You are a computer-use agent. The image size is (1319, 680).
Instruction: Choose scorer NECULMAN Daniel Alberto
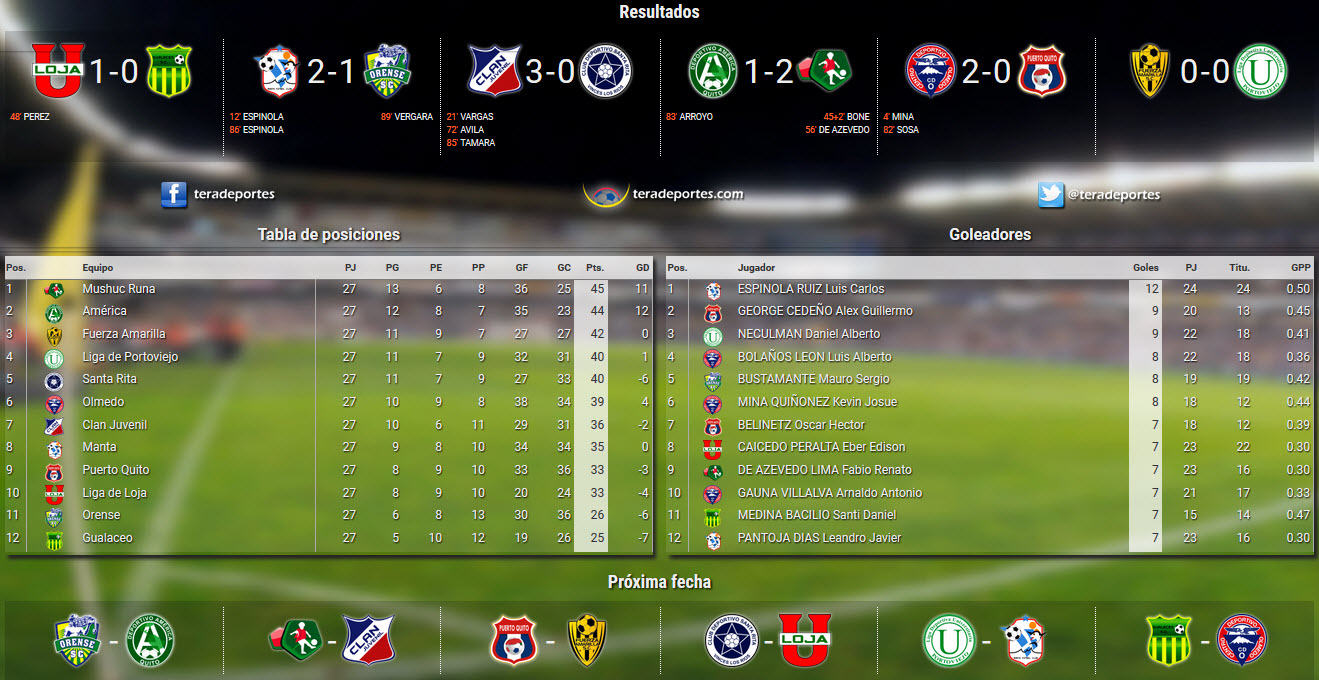pyautogui.click(x=808, y=334)
